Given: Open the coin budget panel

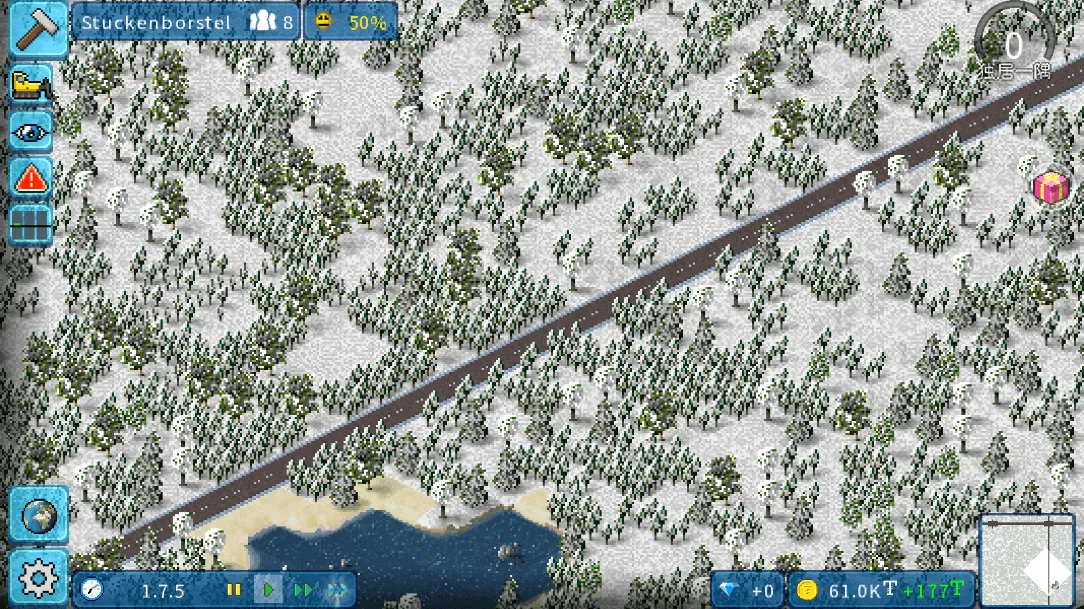Looking at the screenshot, I should click(x=880, y=590).
